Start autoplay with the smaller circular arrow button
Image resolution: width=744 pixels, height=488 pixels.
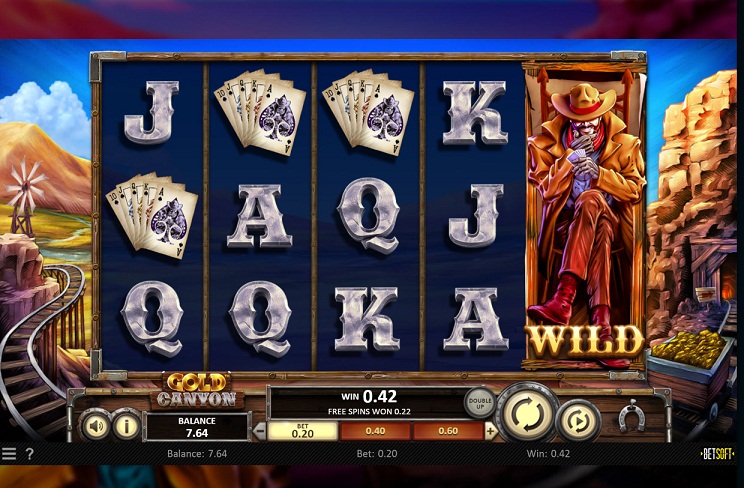point(577,420)
